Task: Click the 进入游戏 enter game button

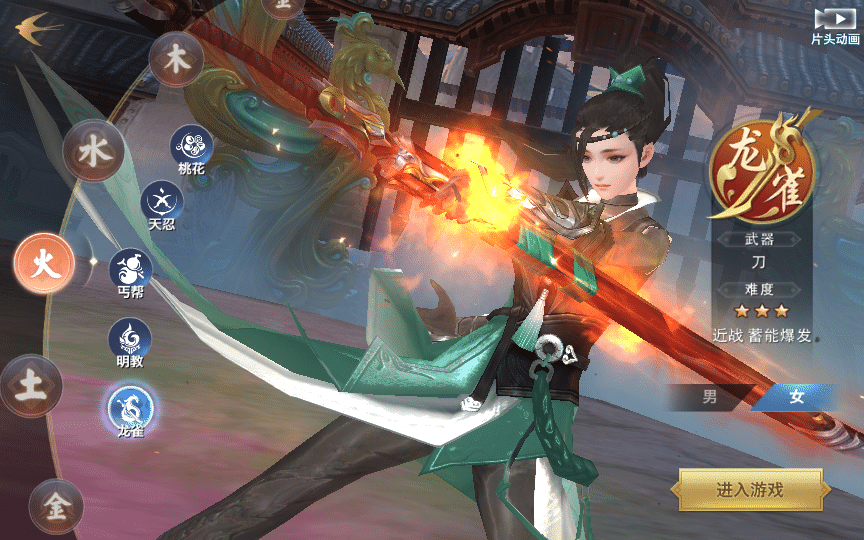Action: [750, 490]
